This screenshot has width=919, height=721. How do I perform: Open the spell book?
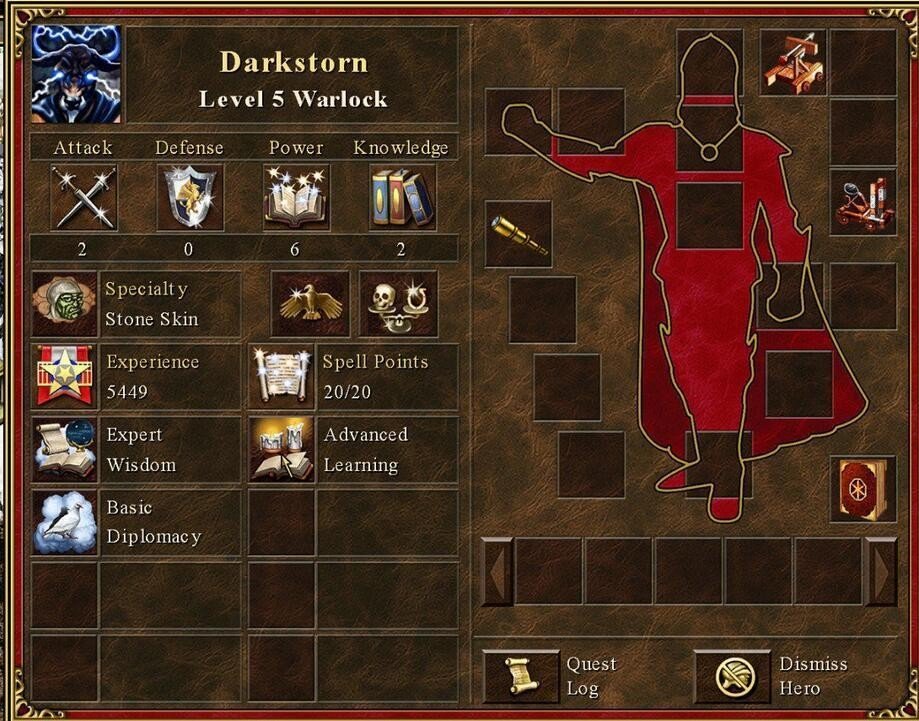point(862,488)
